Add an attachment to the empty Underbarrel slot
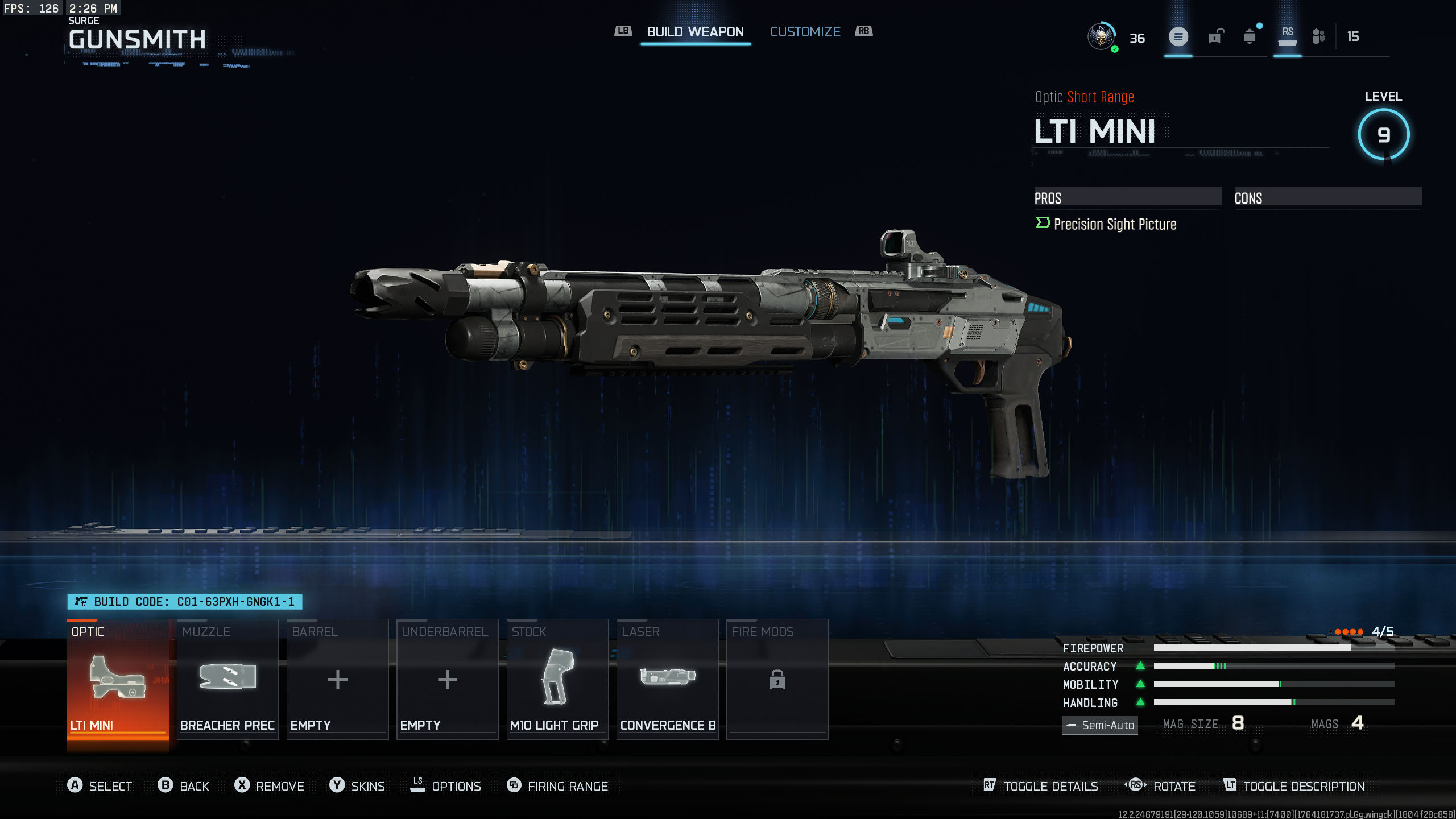 click(x=447, y=680)
